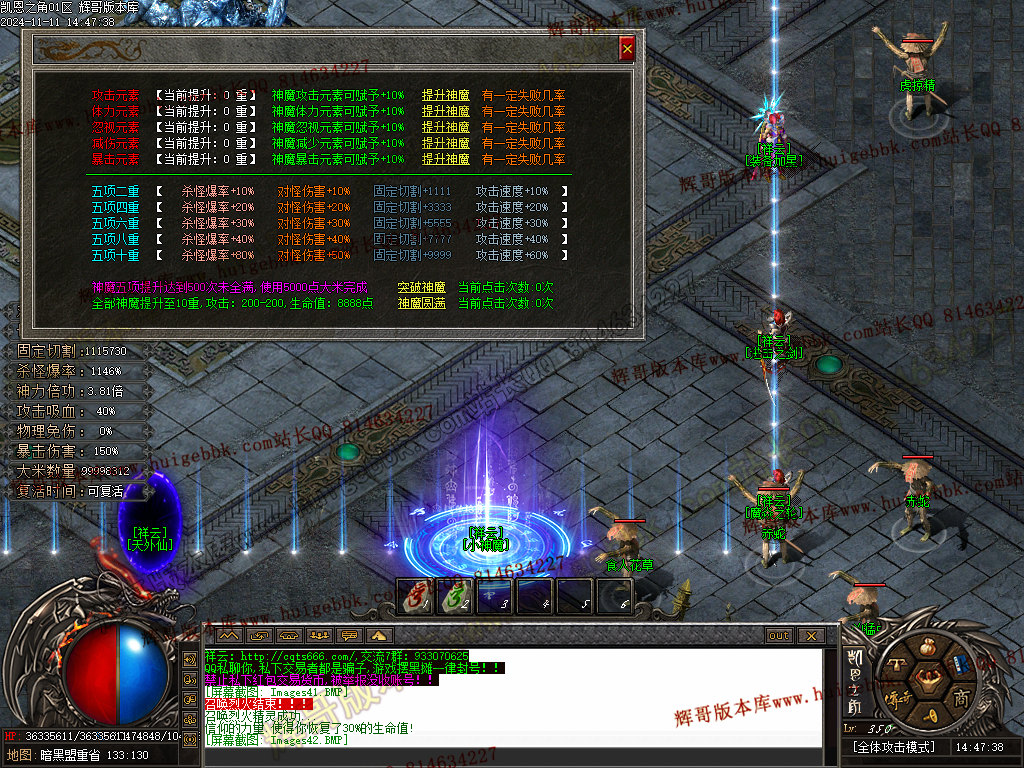The height and width of the screenshot is (768, 1024).
Task: Close the 神魔 upgrade panel
Action: point(627,48)
